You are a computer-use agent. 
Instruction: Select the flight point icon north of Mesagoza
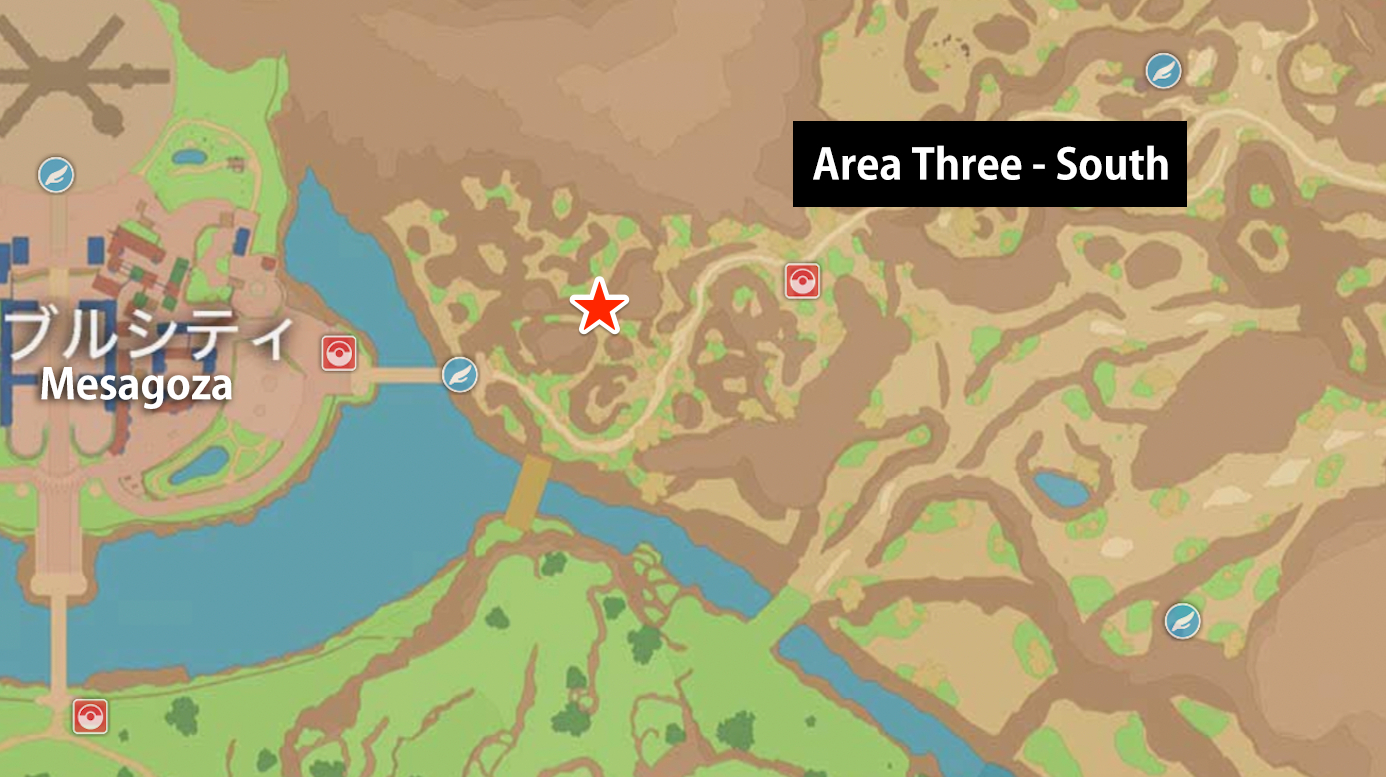point(55,174)
